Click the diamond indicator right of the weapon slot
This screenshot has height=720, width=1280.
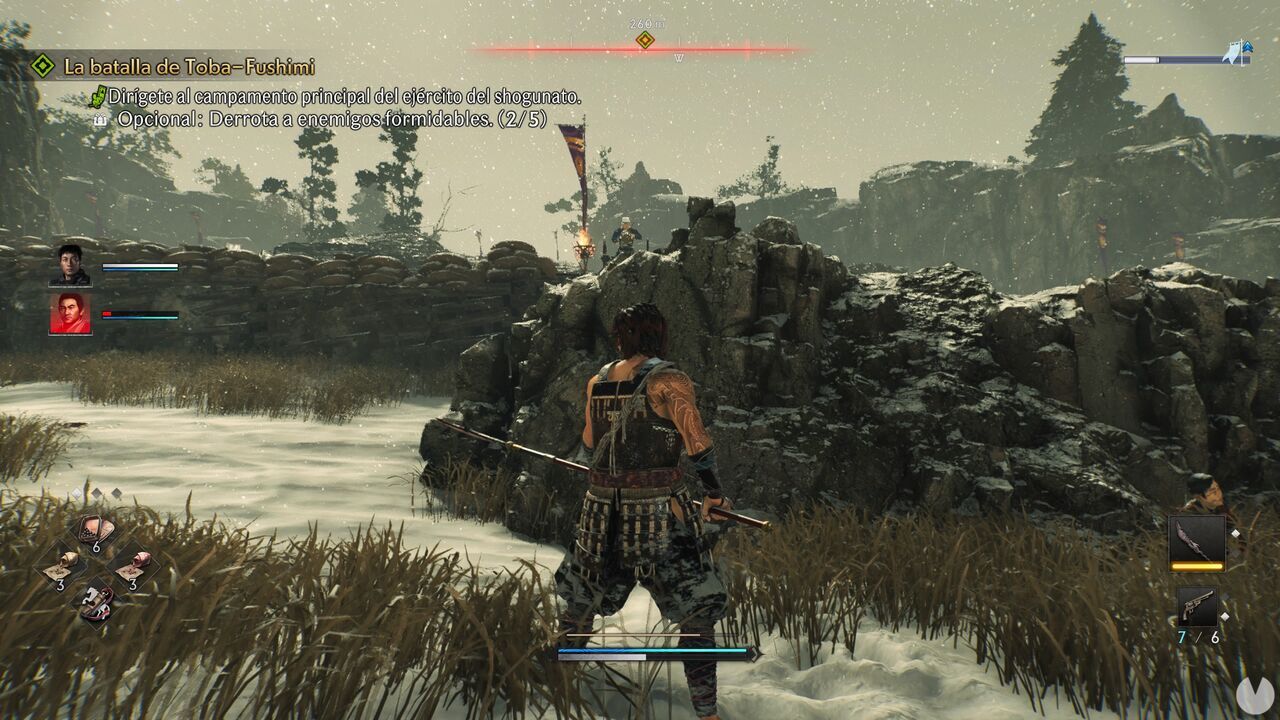(1235, 534)
